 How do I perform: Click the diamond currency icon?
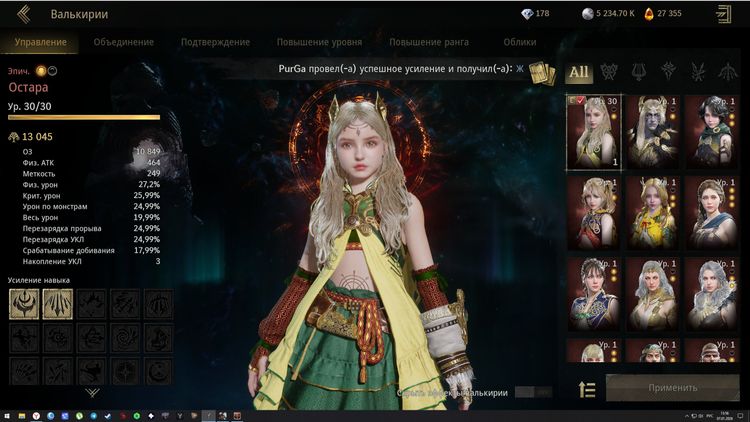coord(529,14)
